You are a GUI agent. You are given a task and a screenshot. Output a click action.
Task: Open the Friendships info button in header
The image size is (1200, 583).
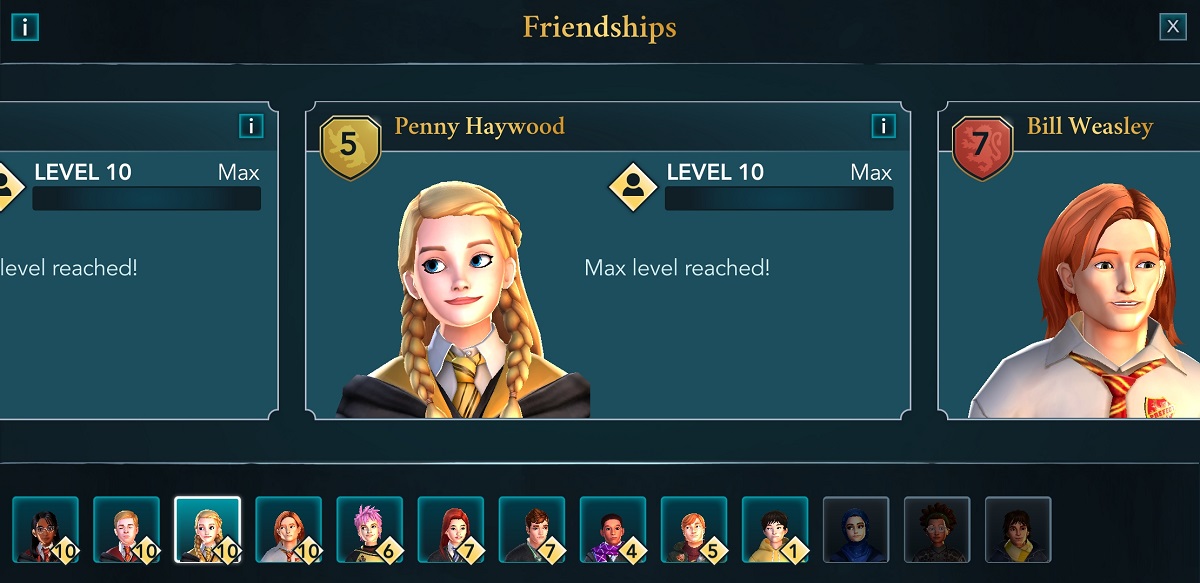click(25, 27)
